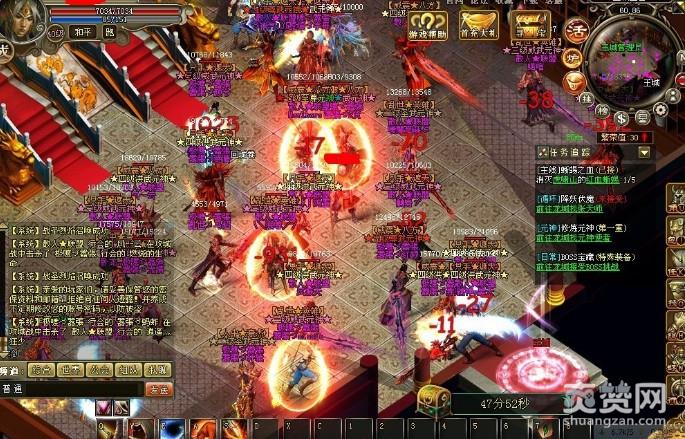Switch chat channel to 世界
Screen dimensions: 685x439
pos(69,370)
